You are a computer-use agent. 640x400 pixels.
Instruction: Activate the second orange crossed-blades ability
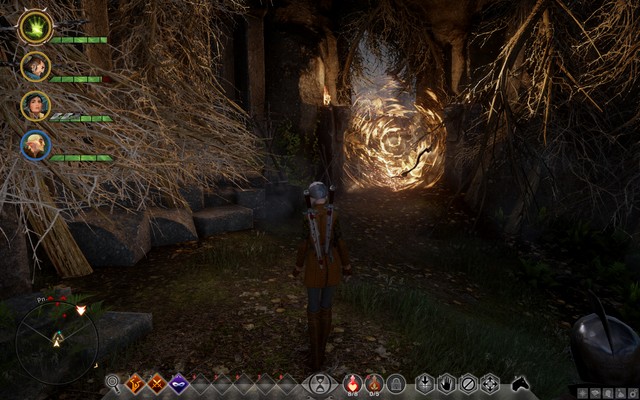tap(157, 383)
